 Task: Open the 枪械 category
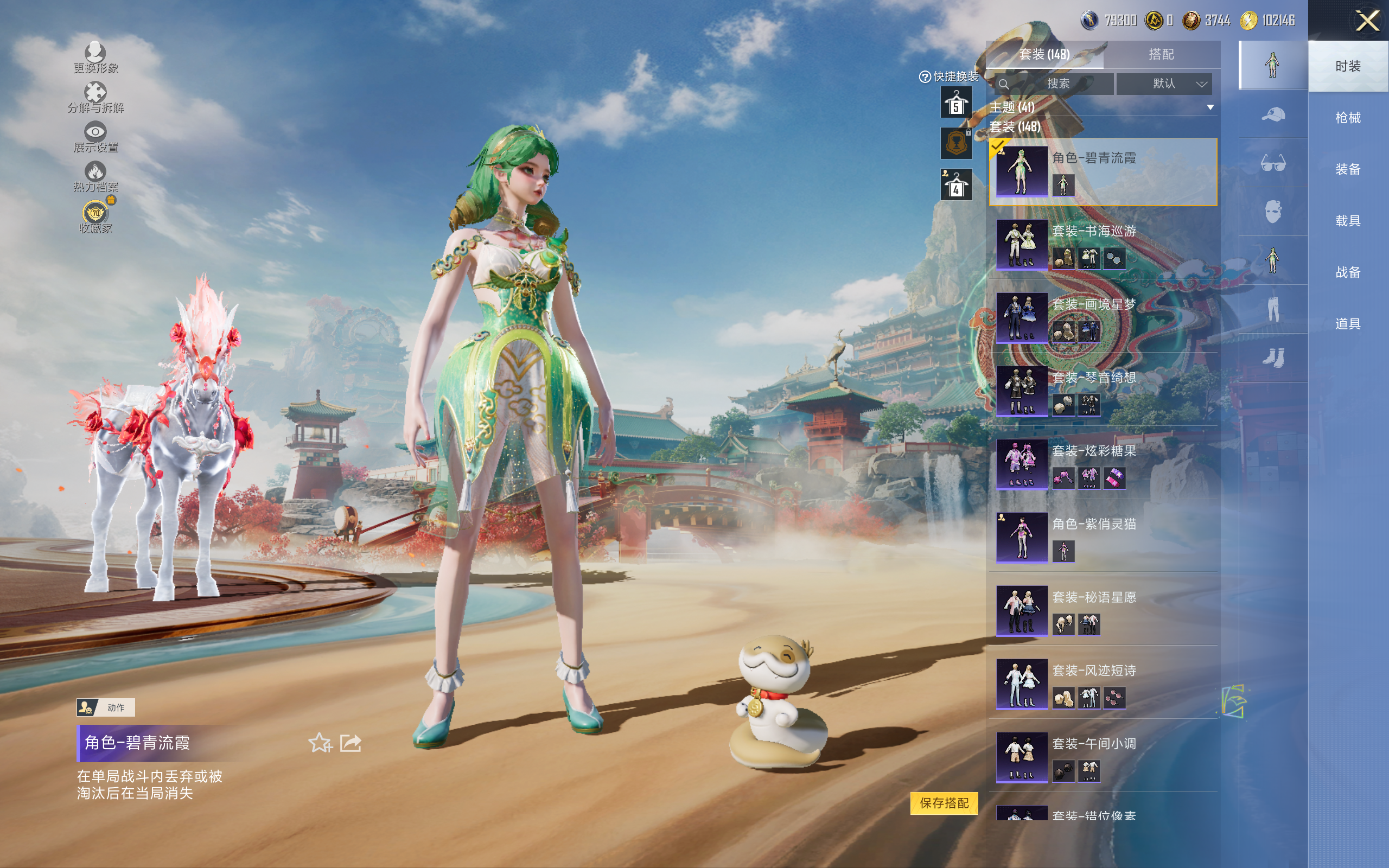1347,118
